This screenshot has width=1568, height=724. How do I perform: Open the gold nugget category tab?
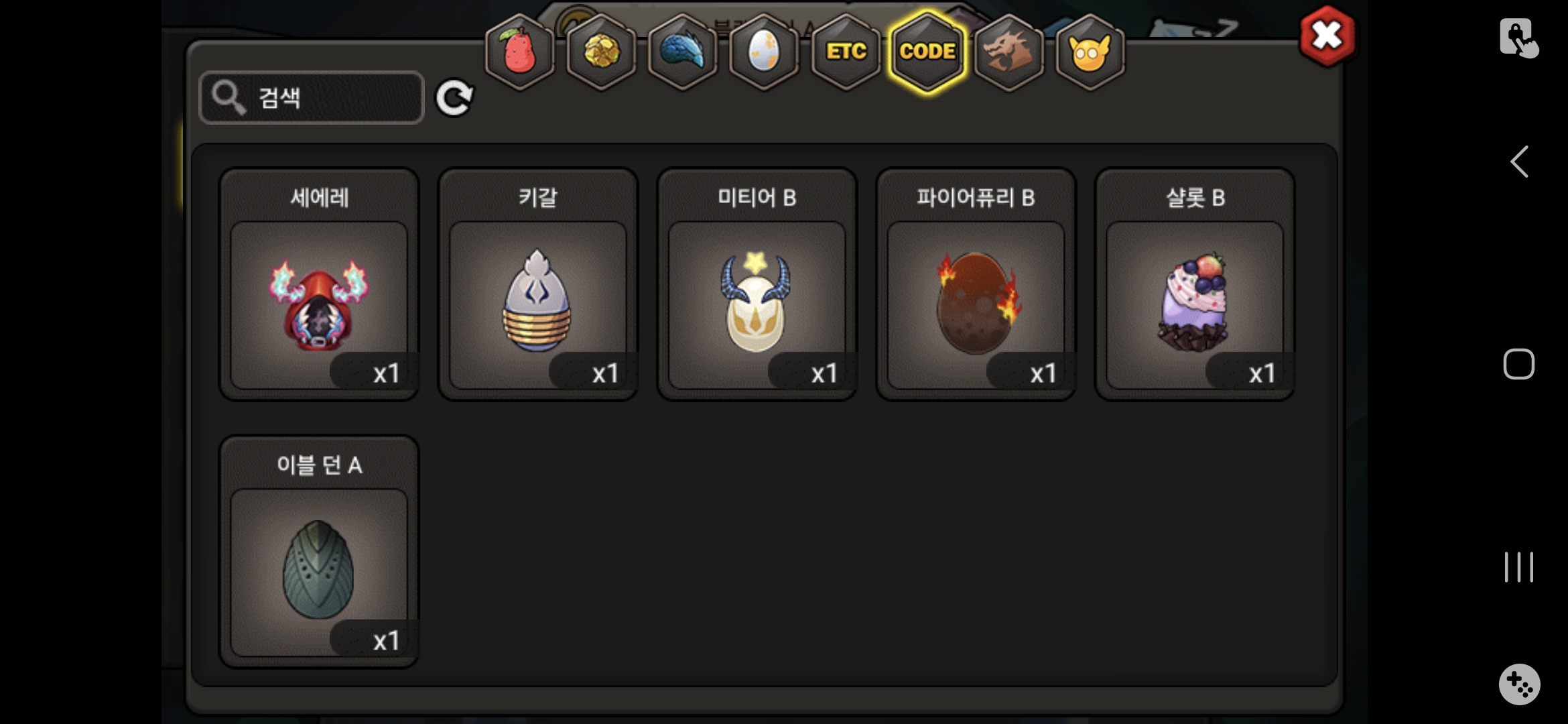click(x=601, y=52)
